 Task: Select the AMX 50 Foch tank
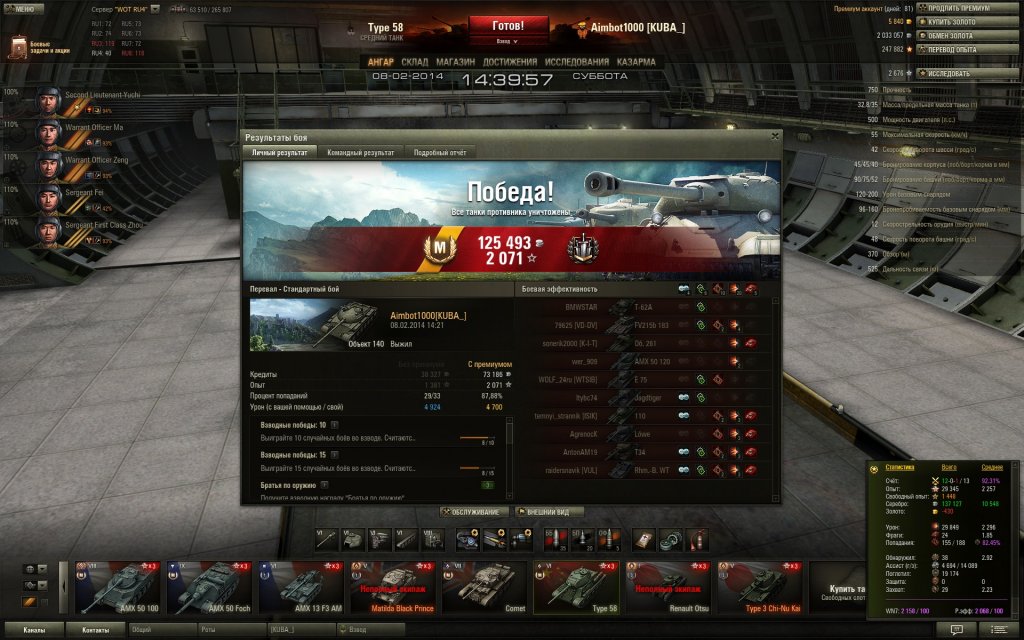click(x=209, y=588)
